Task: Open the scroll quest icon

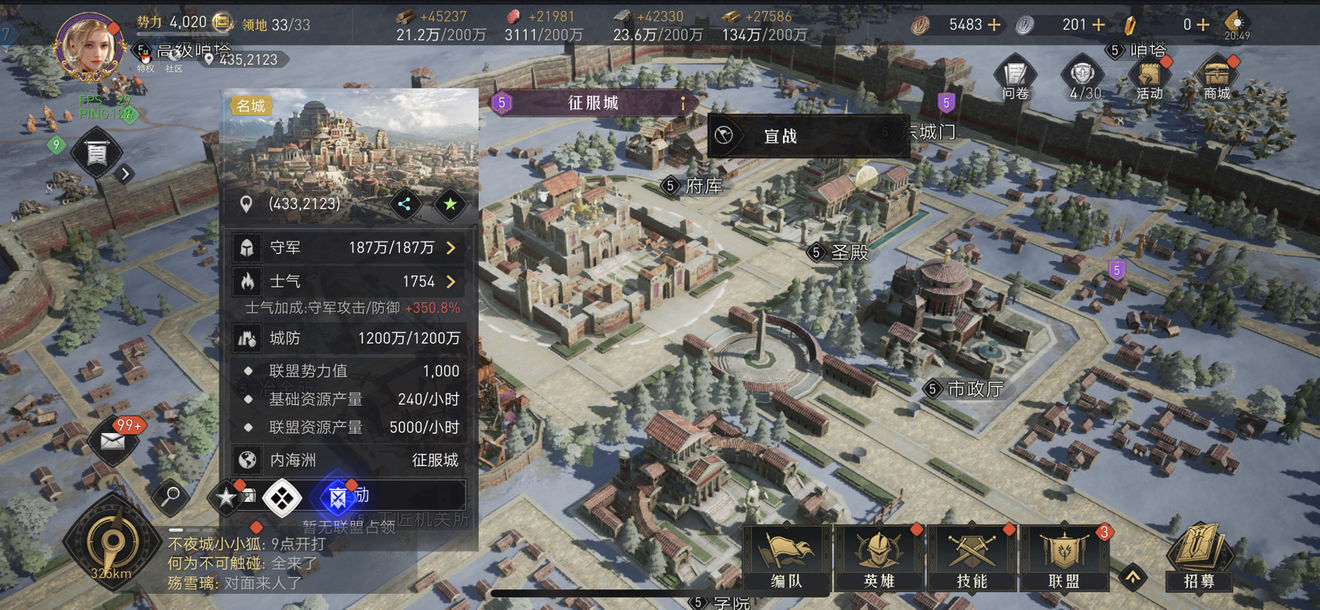Action: click(97, 154)
